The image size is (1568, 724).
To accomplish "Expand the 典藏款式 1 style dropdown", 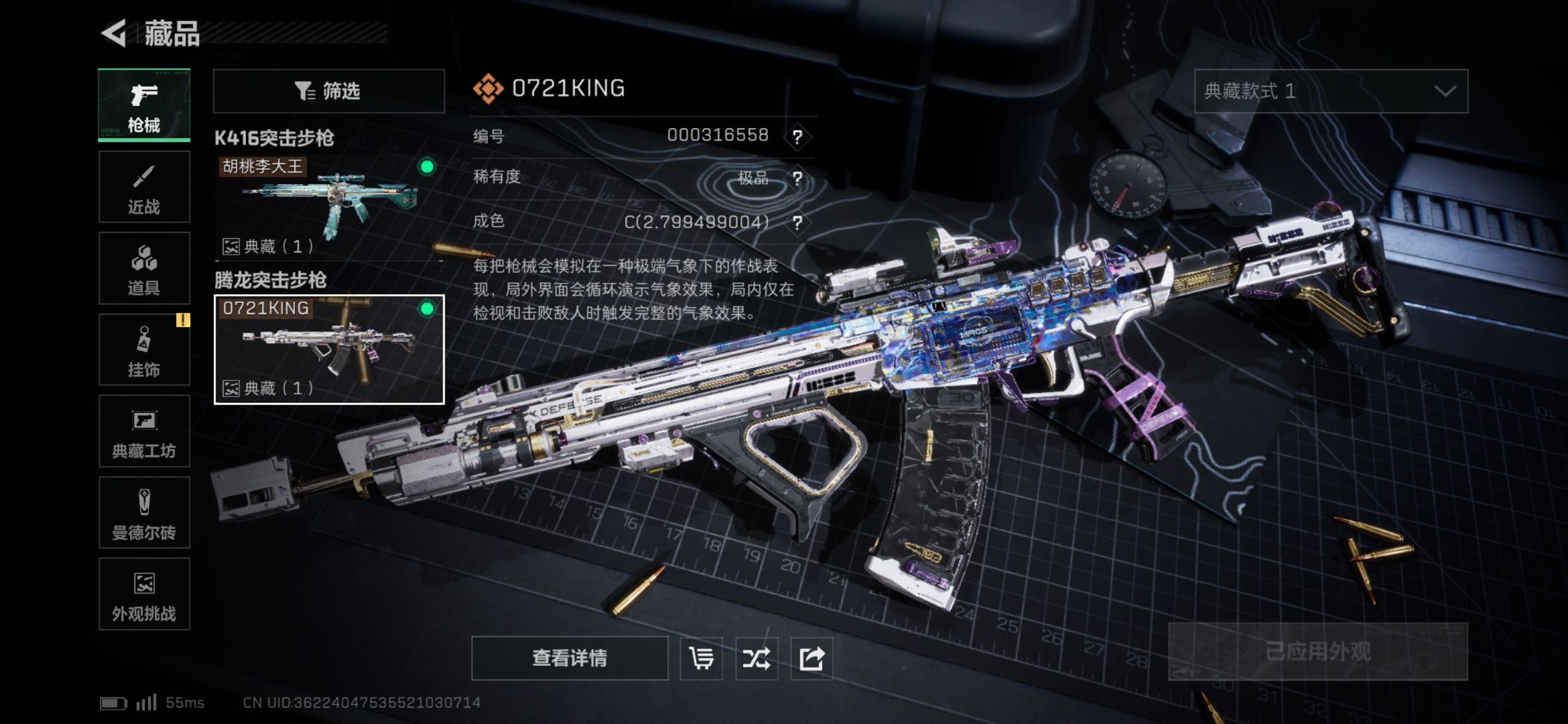I will pos(1331,91).
